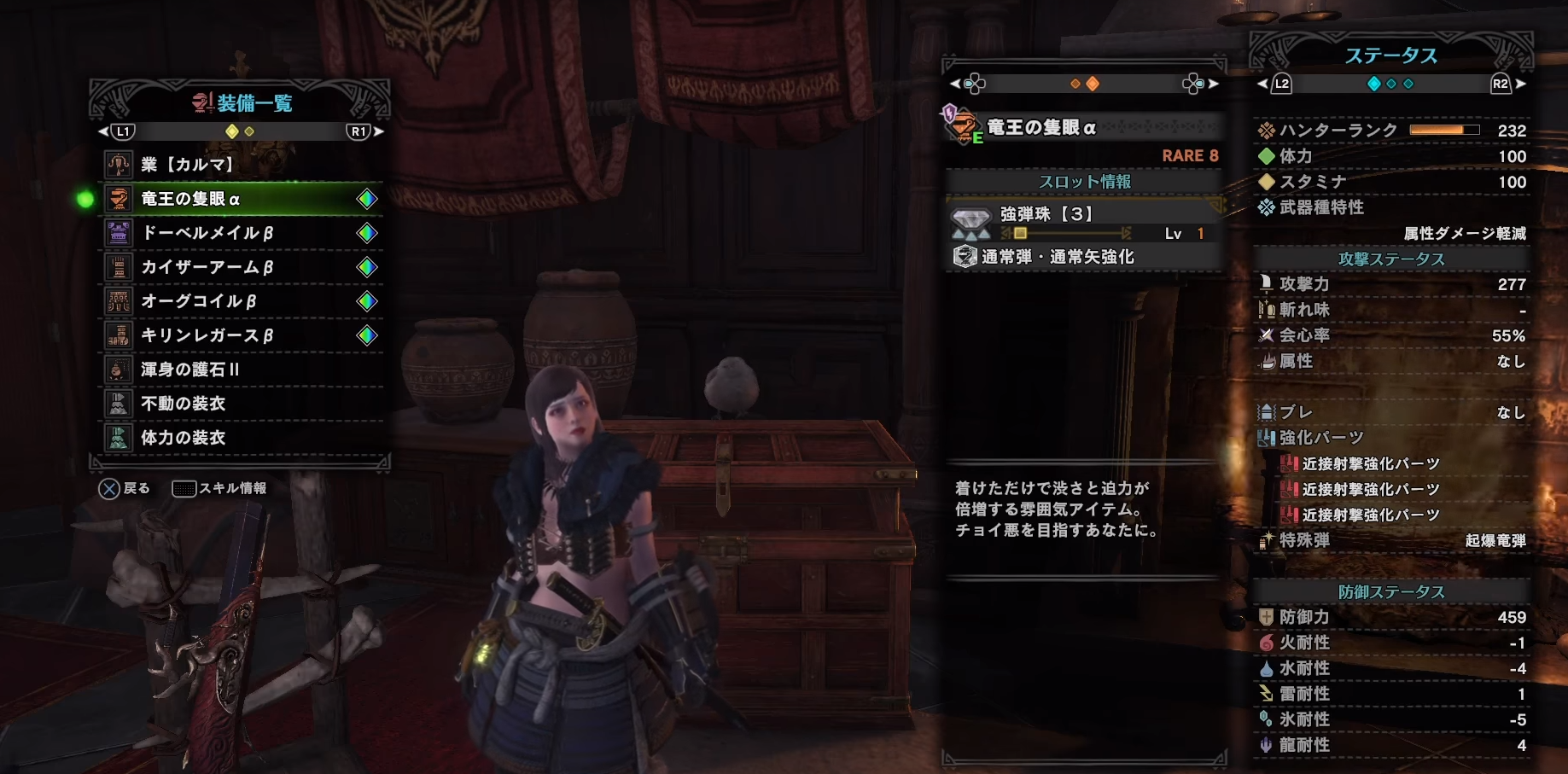Select the 体力の装衣 mantle entry
Image resolution: width=1568 pixels, height=774 pixels.
[x=242, y=438]
